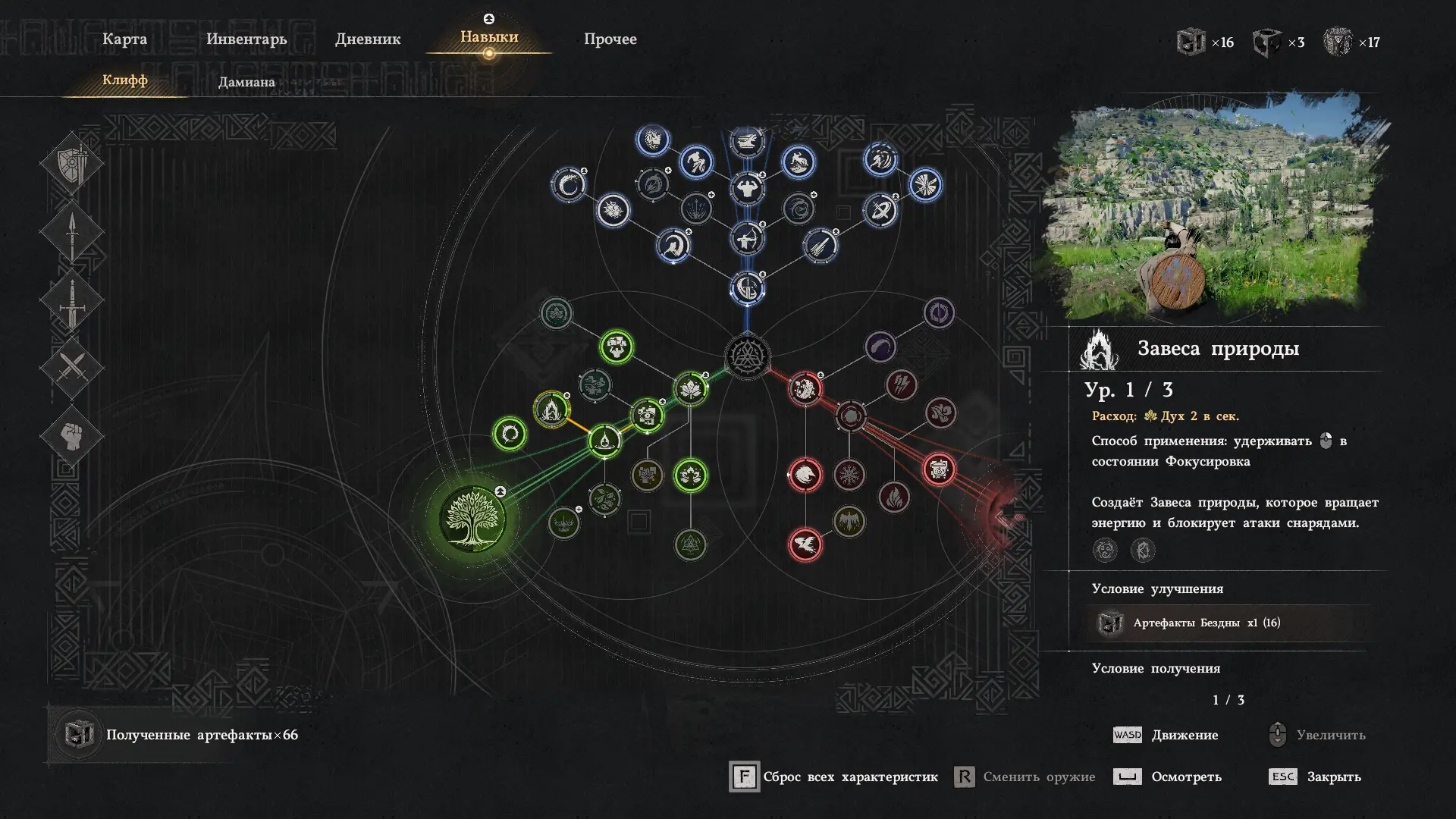1456x819 pixels.
Task: Open the Дневник tab
Action: (x=368, y=39)
